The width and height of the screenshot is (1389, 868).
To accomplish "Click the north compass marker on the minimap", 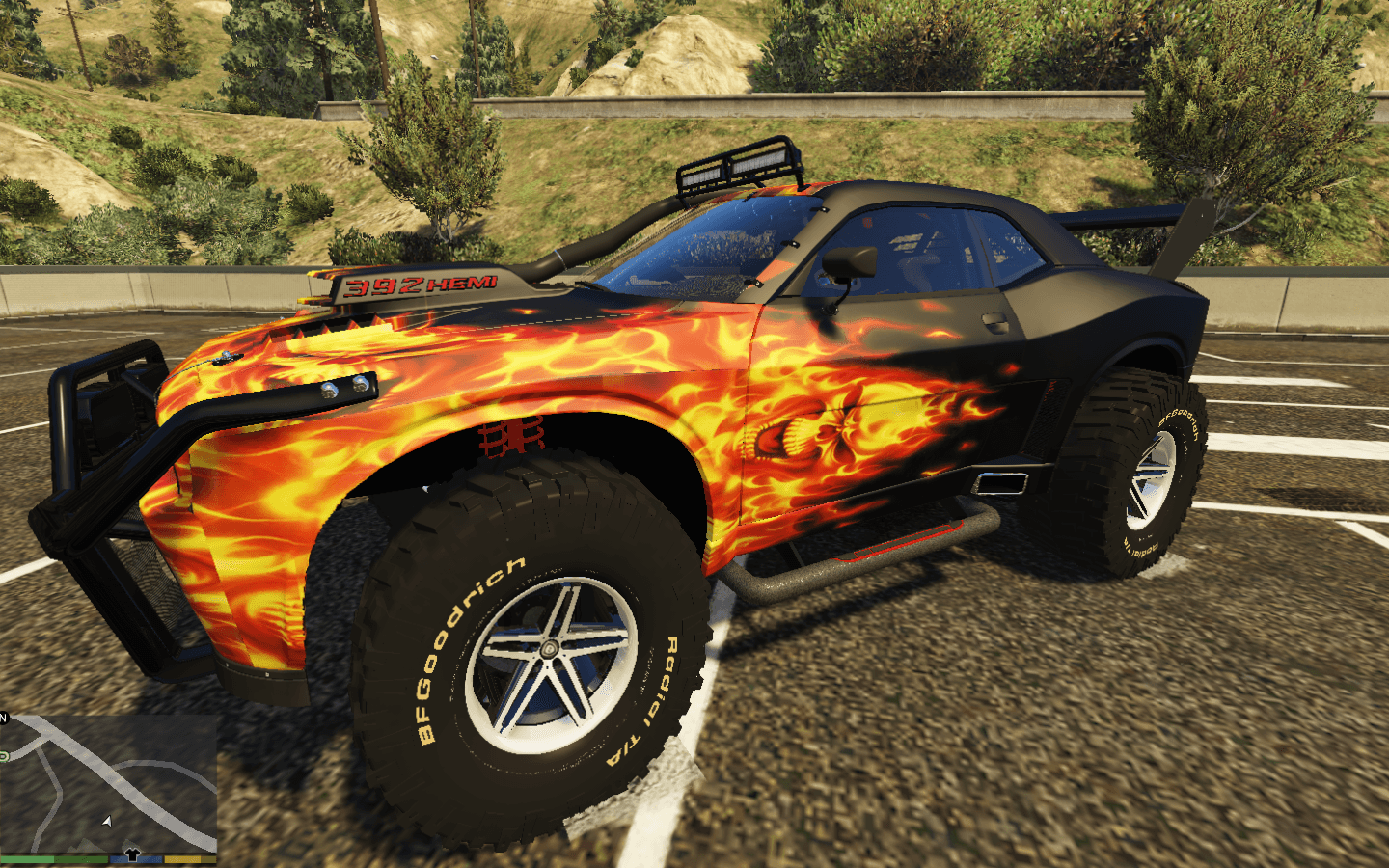I will (4, 719).
